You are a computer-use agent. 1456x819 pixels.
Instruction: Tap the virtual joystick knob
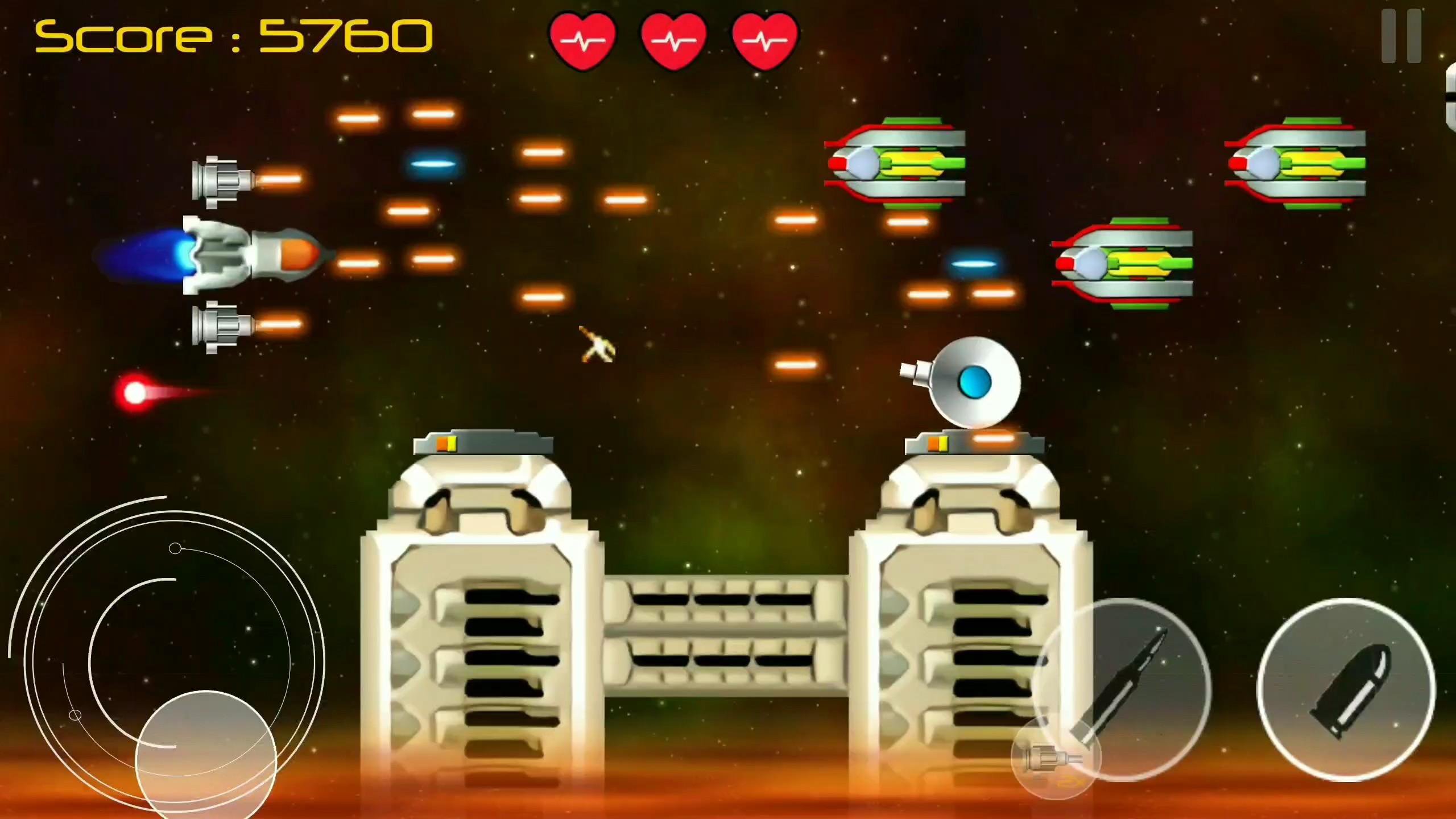coord(208,756)
